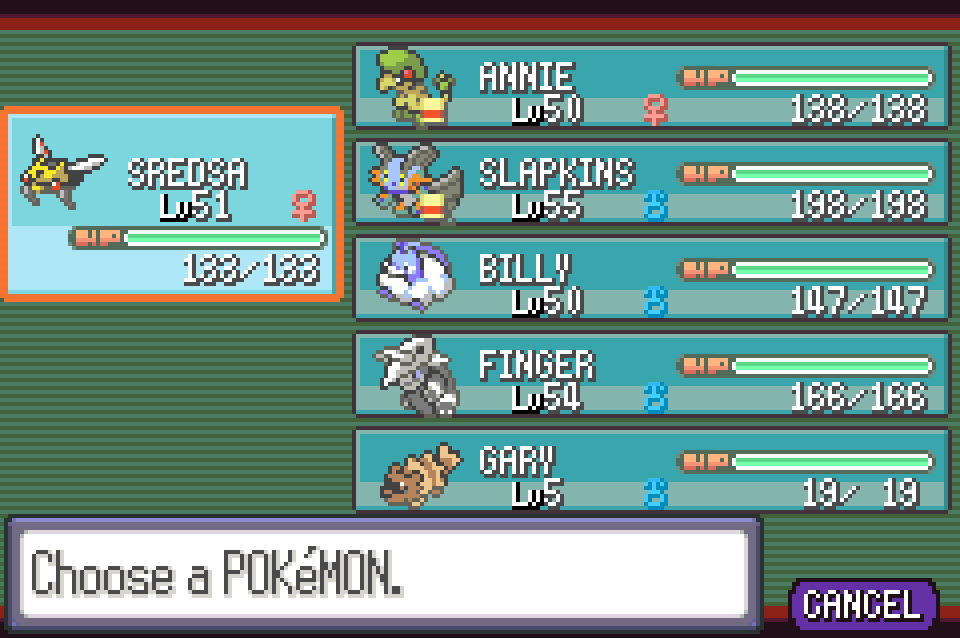Select GARY, the level 5 Pokémon

click(x=651, y=471)
